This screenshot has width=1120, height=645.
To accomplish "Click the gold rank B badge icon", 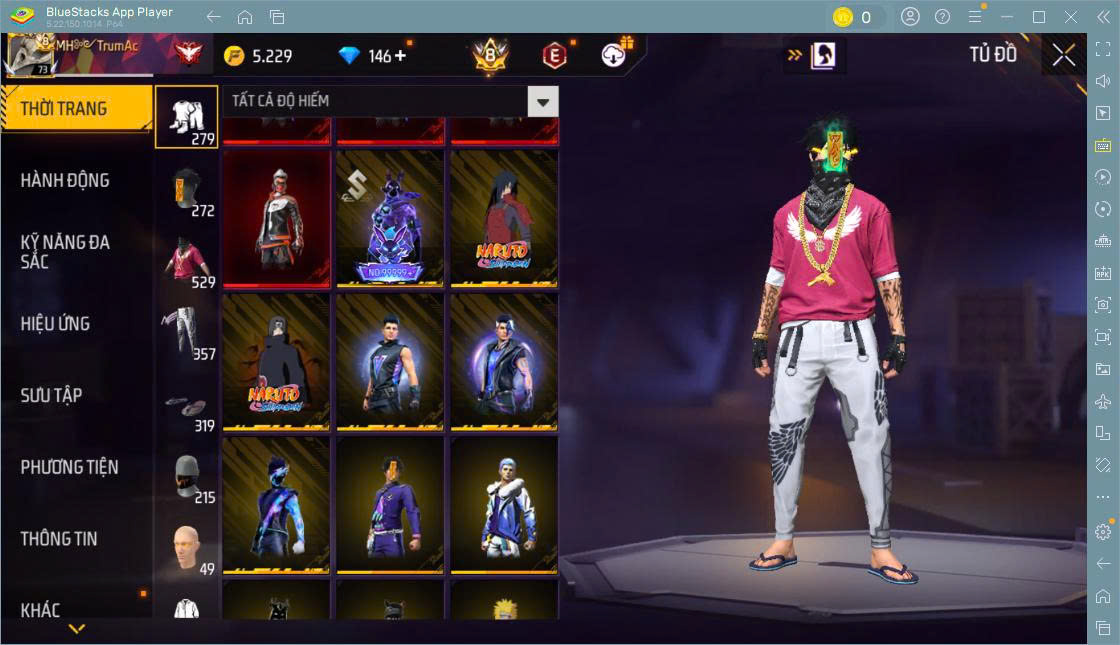I will (490, 55).
